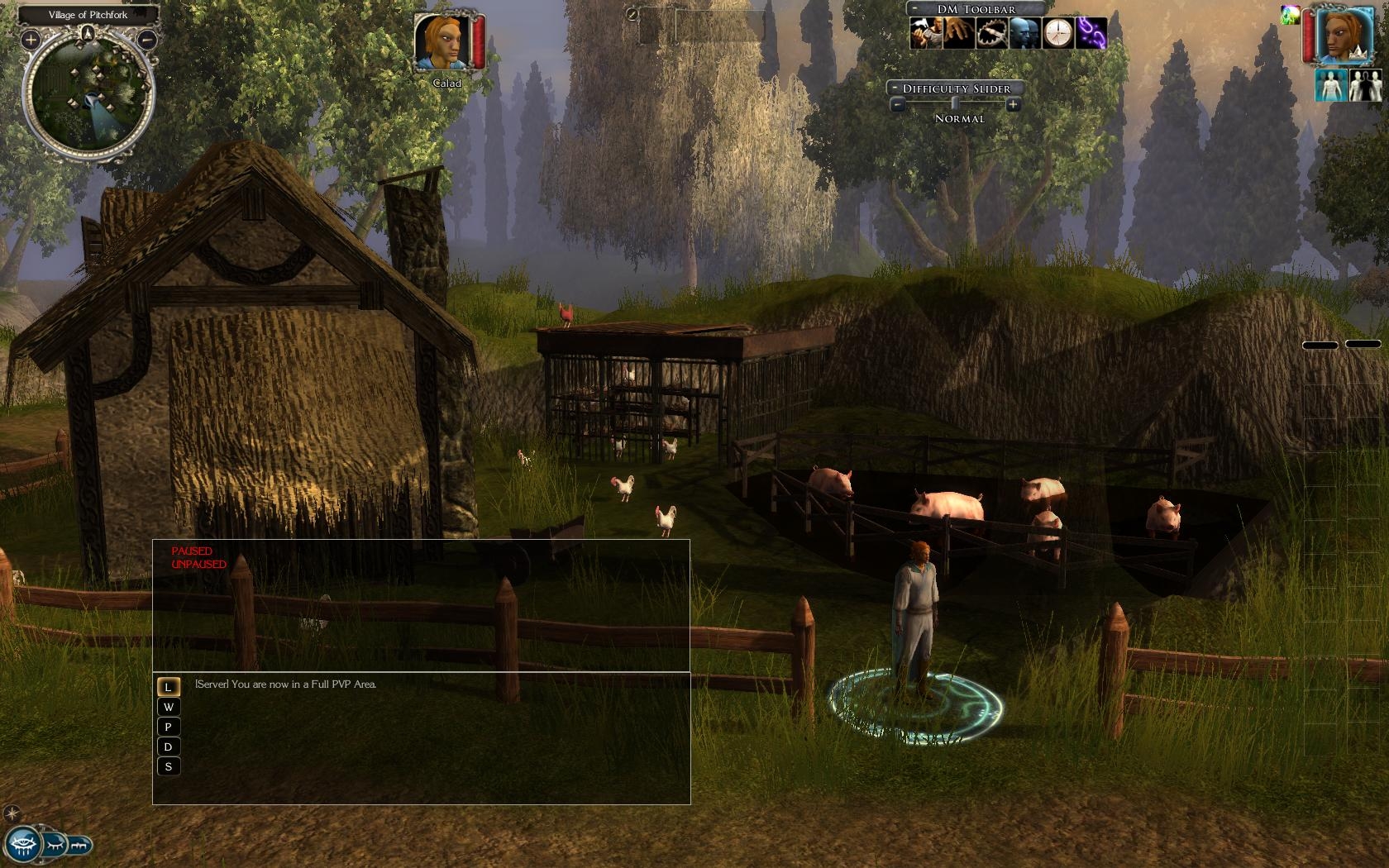Collapse the DM Toolbar panel

tap(914, 9)
